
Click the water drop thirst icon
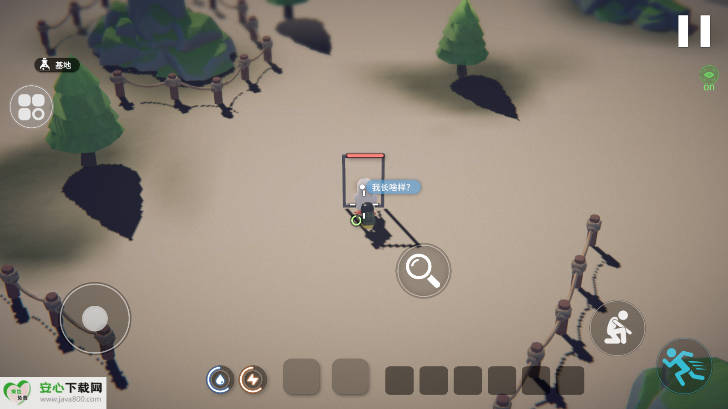220,379
